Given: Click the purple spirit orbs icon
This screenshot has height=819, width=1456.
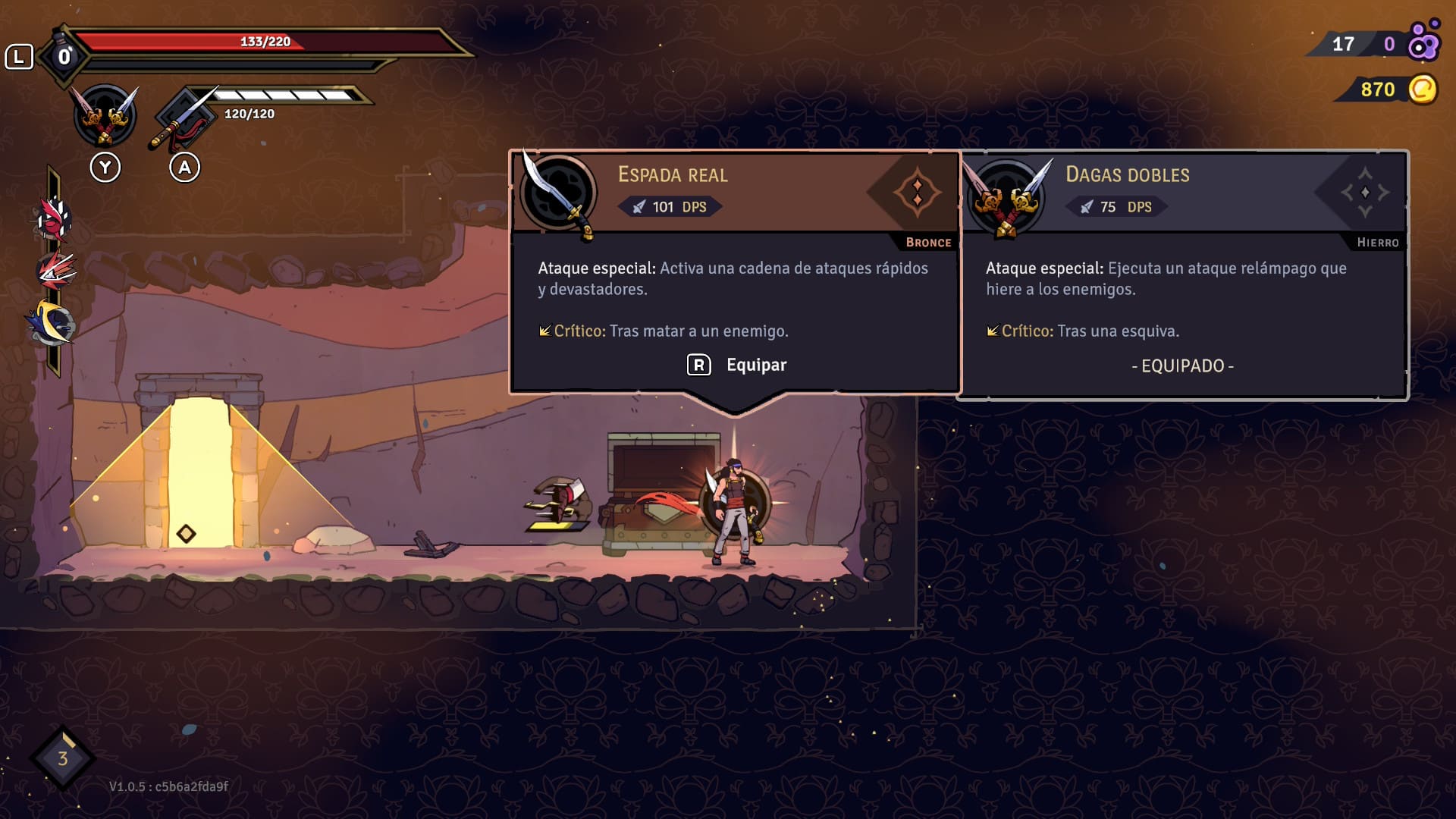Looking at the screenshot, I should (x=1423, y=42).
